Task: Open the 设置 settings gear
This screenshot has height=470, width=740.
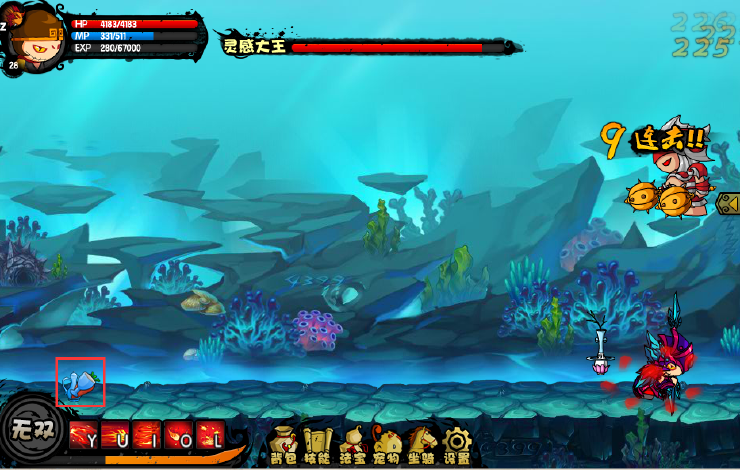Action: pos(457,444)
